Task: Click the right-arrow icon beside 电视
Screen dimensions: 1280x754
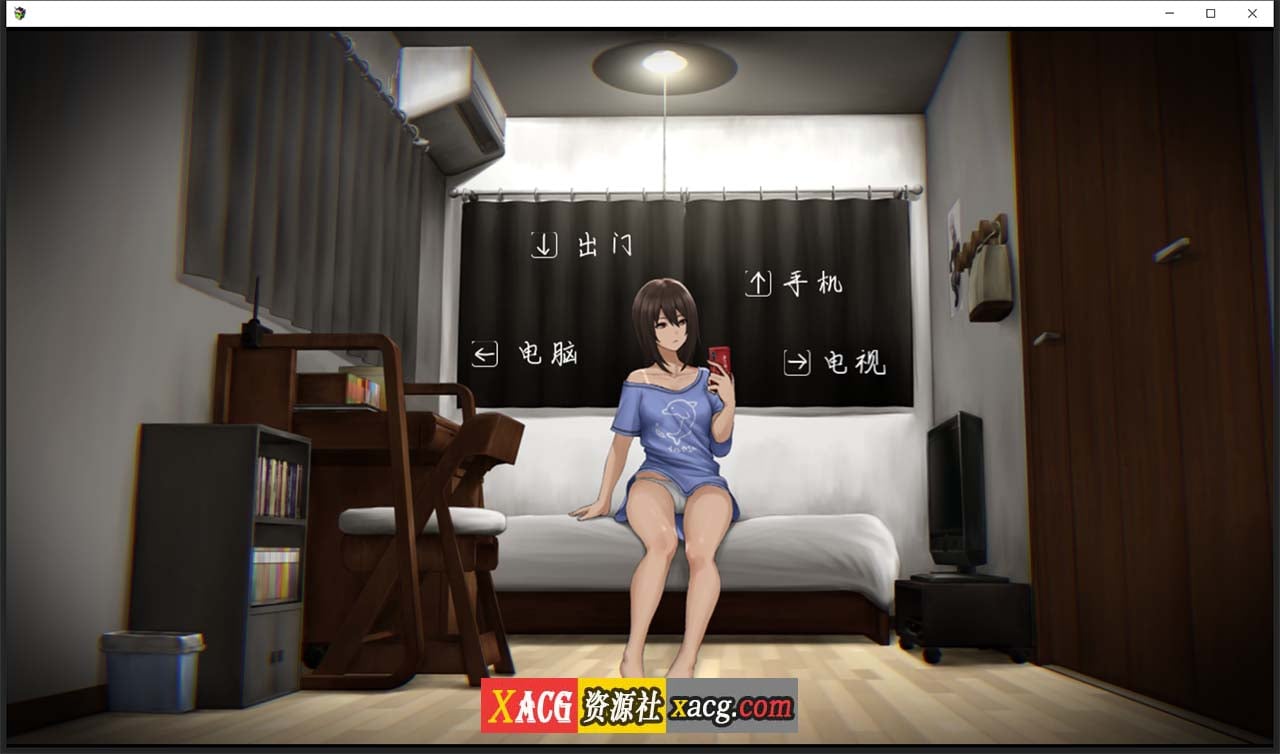Action: point(796,362)
